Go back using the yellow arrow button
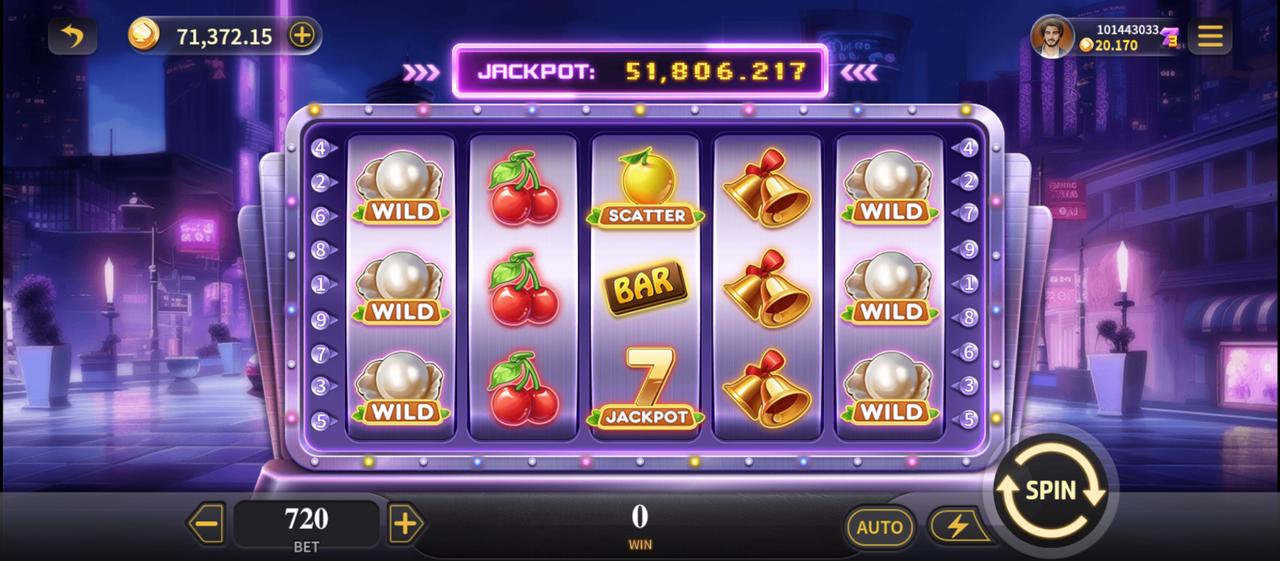 tap(72, 37)
